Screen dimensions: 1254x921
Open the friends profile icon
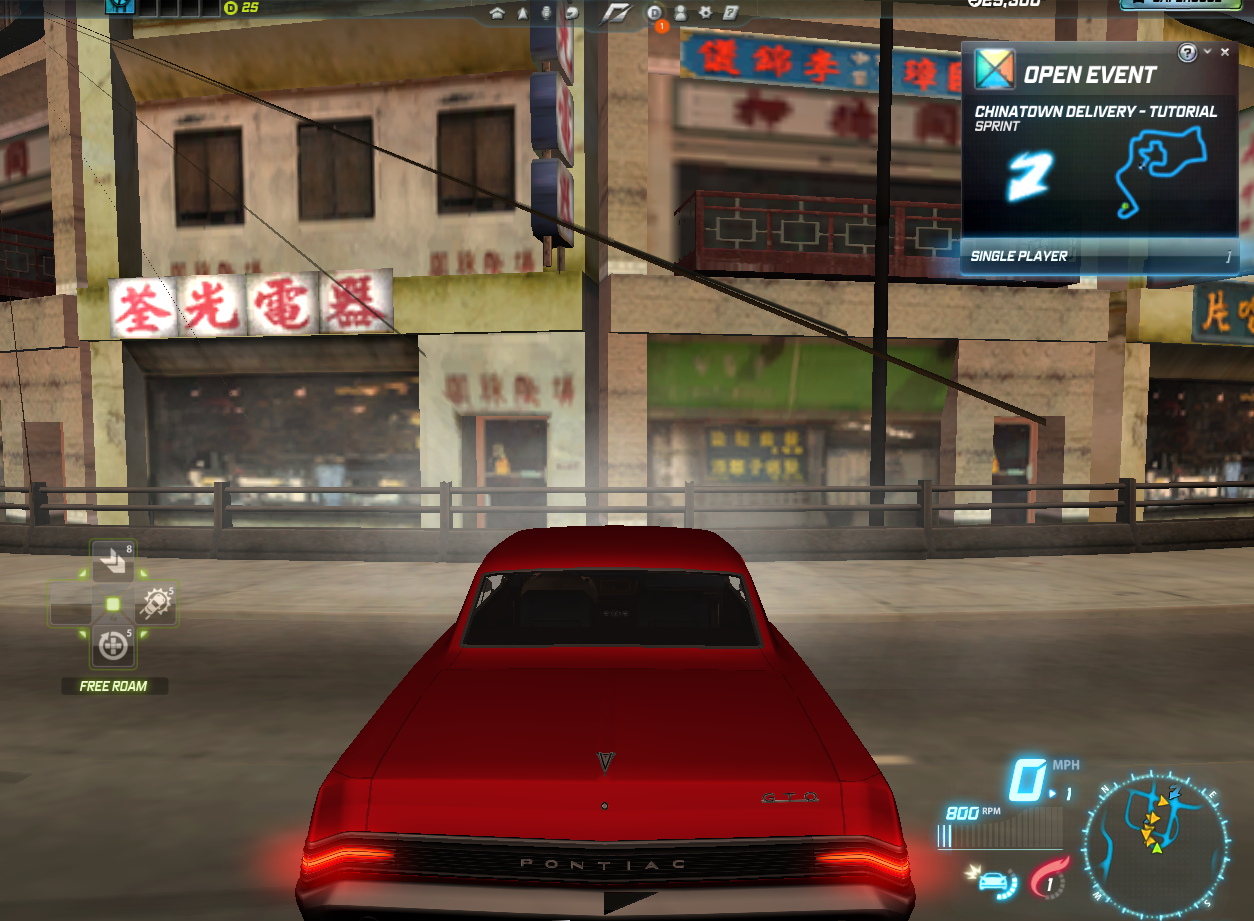click(680, 13)
